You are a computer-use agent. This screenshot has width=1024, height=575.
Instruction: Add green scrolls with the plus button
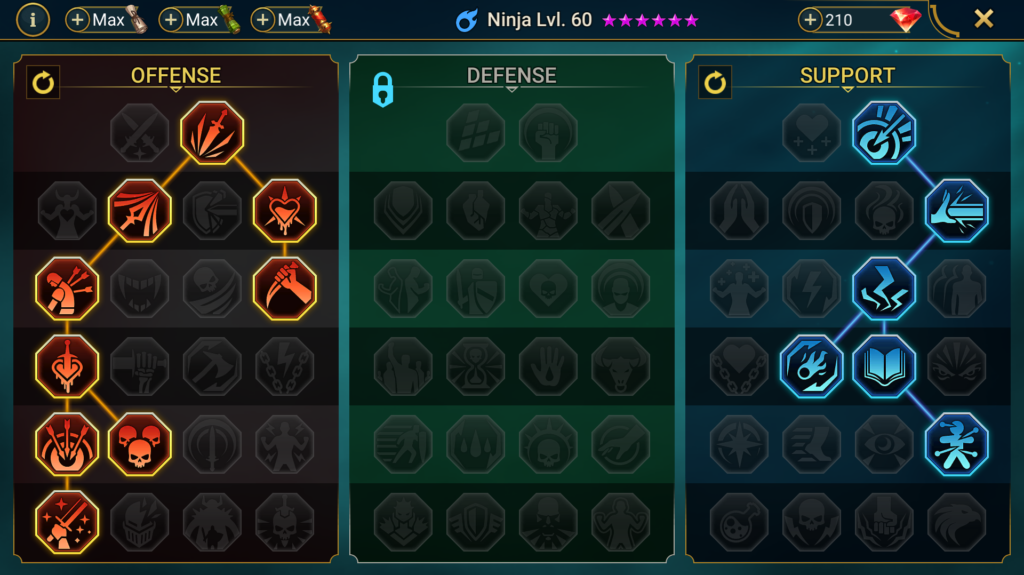pos(171,20)
